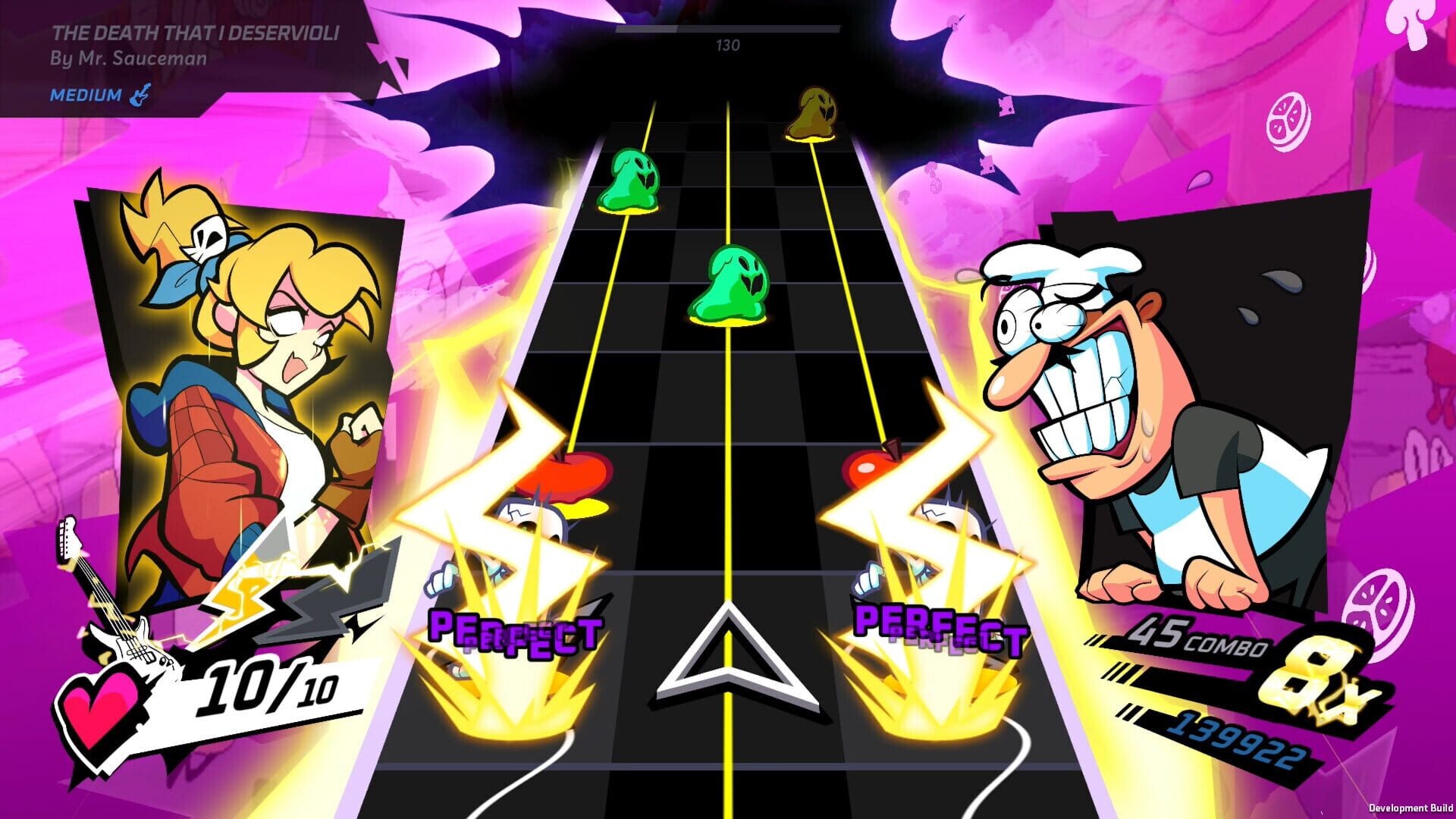Click the MEDIUM difficulty label
The width and height of the screenshot is (1456, 819).
(x=83, y=96)
